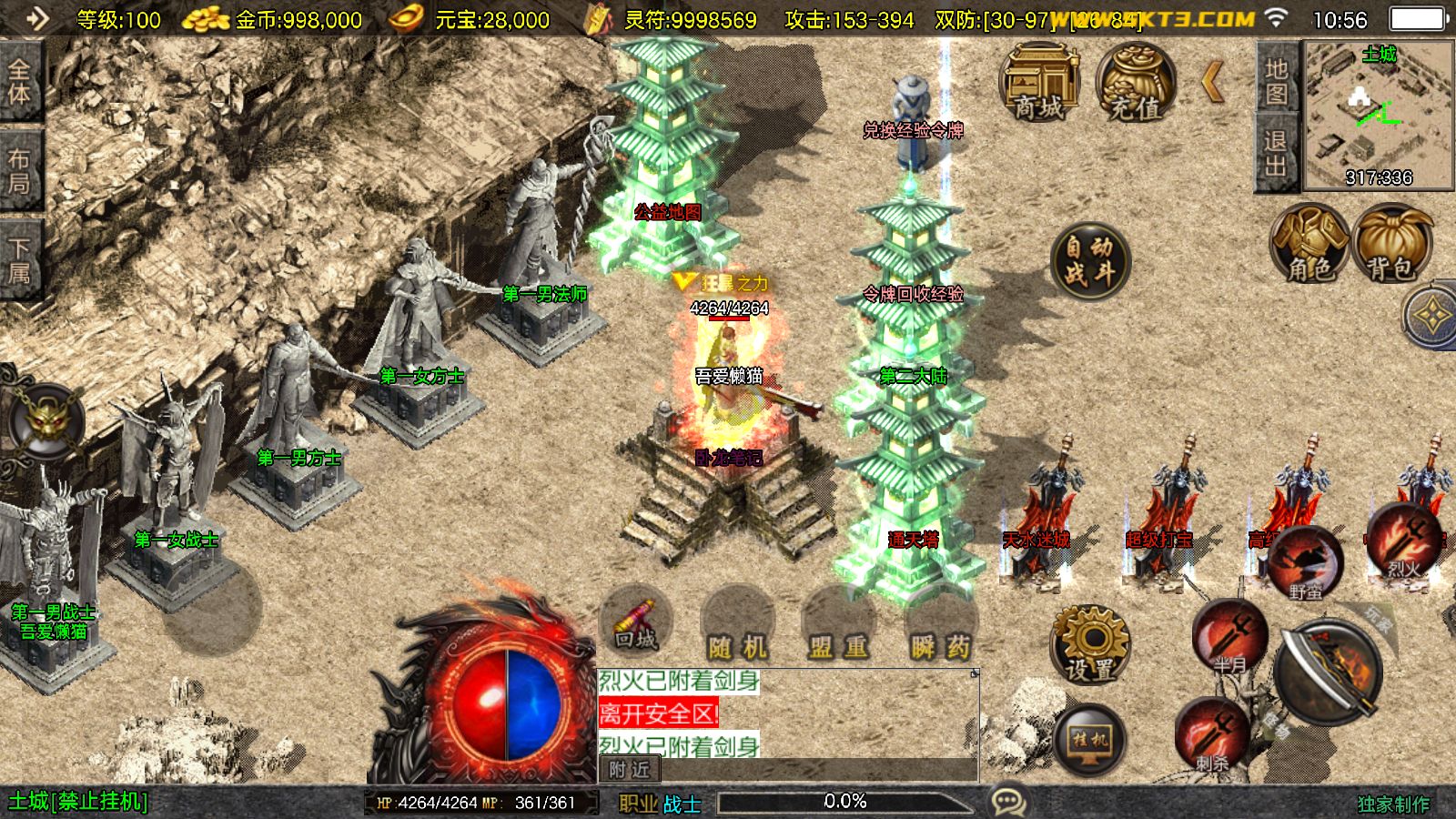Switch to the 附近 chat channel

629,770
